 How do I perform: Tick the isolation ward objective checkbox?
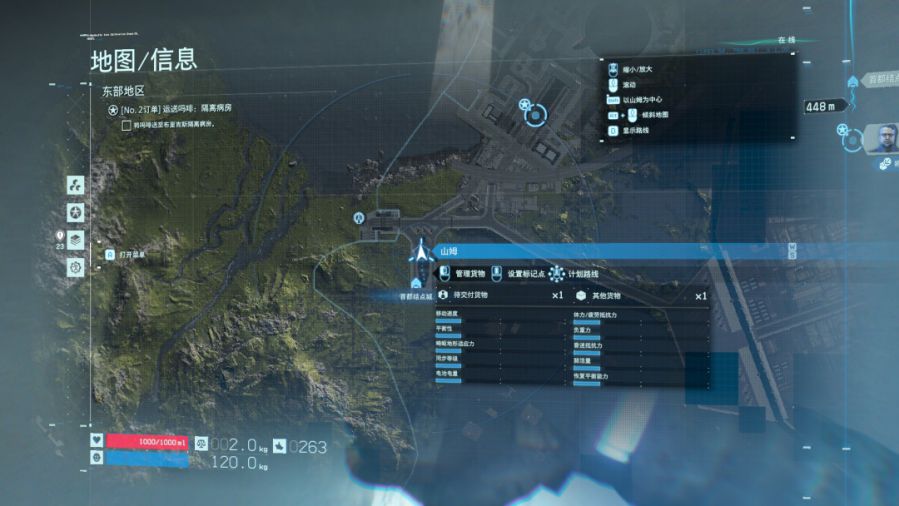point(125,125)
